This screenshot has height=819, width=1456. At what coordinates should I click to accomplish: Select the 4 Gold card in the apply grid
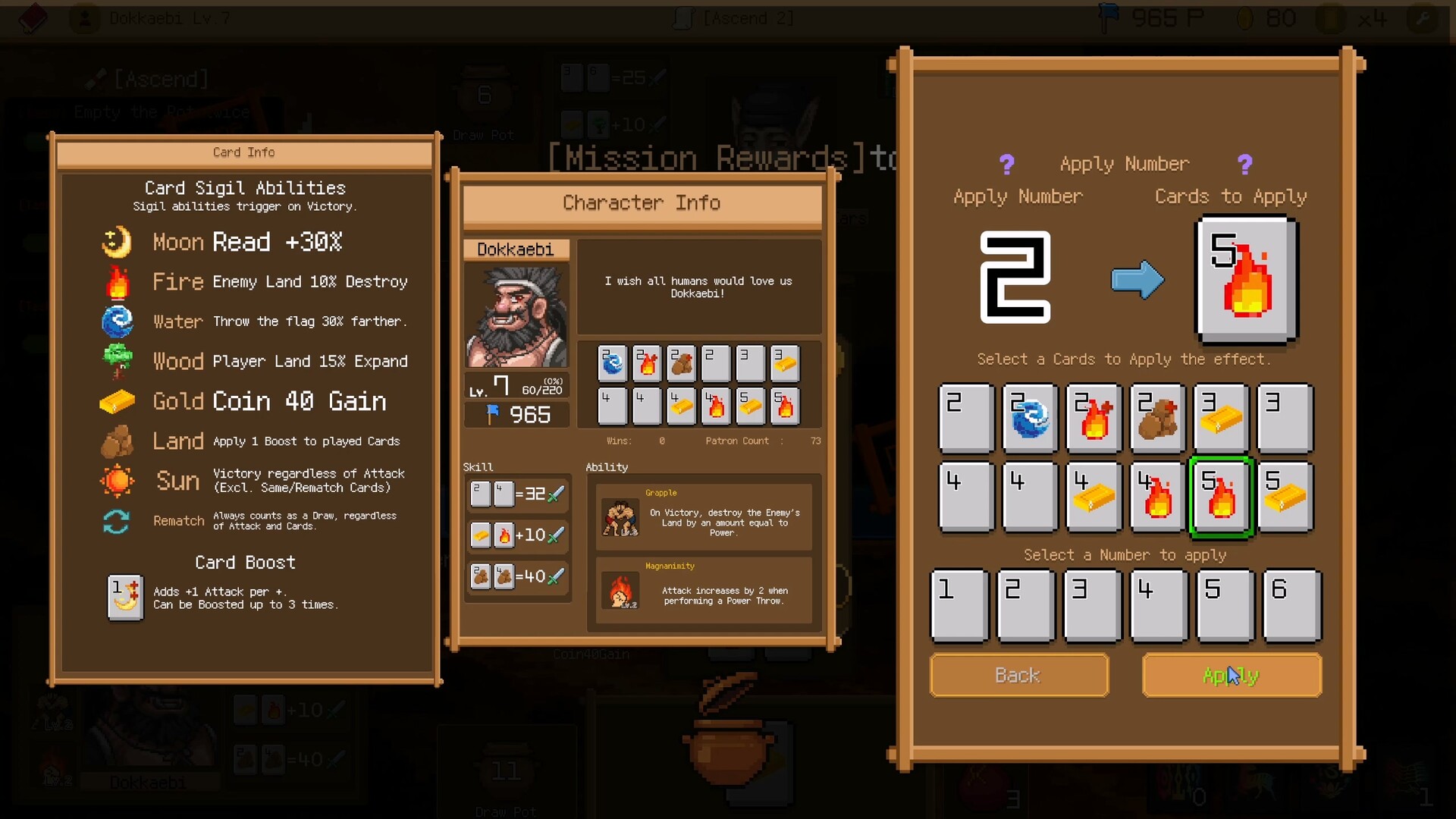tap(1094, 497)
